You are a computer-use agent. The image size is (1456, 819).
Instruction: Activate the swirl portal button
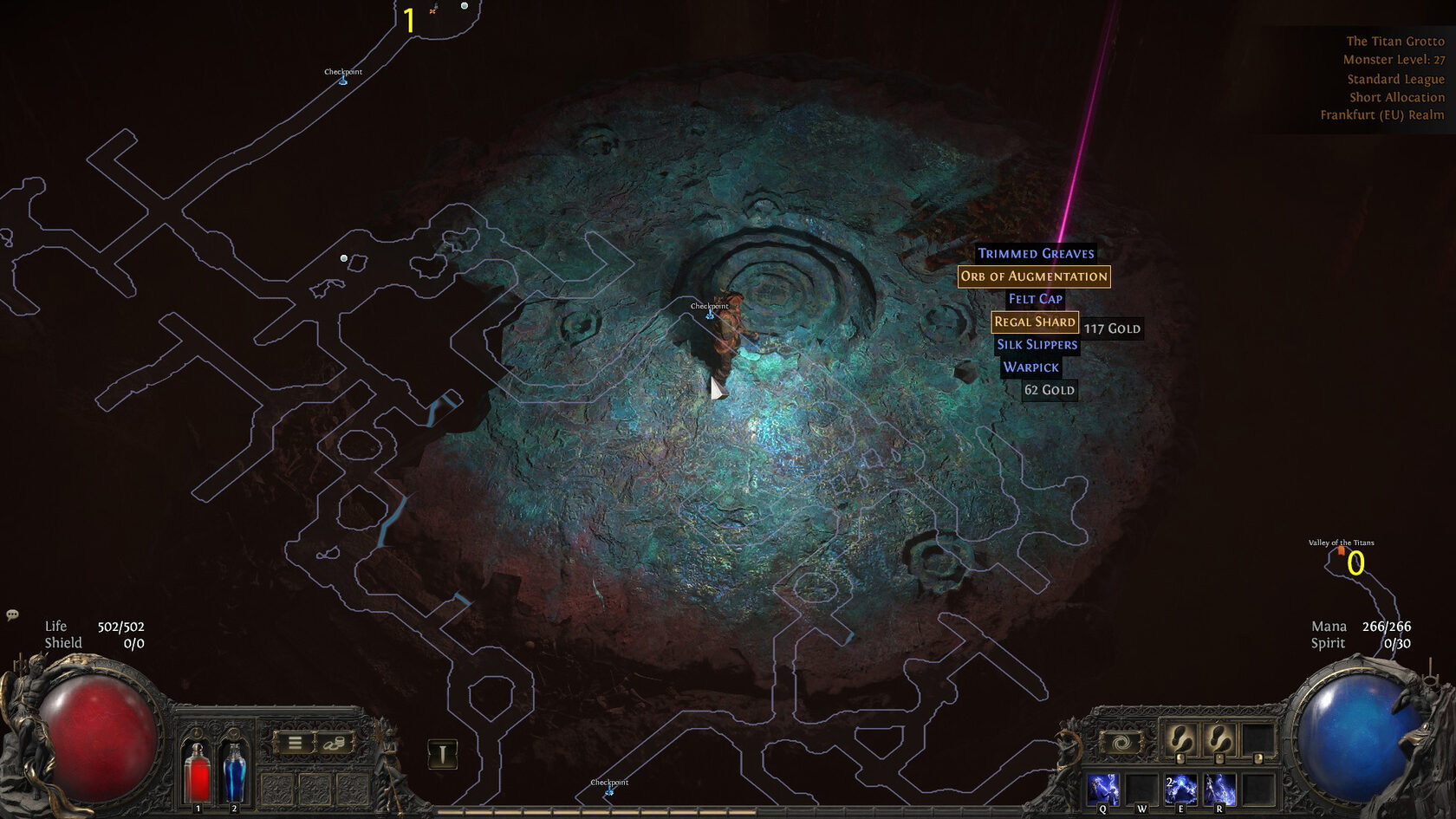[1121, 743]
